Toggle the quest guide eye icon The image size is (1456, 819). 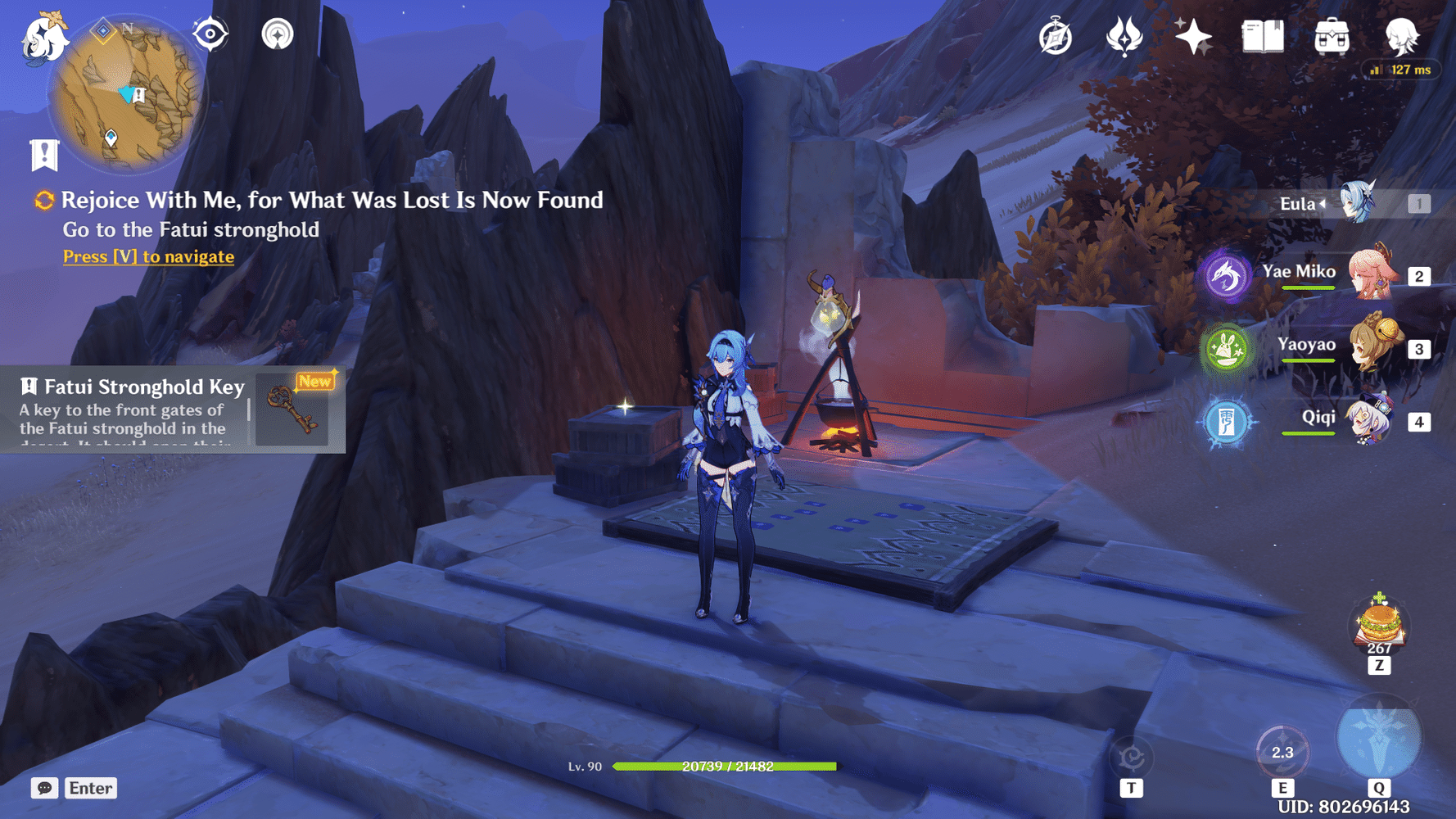coord(210,34)
